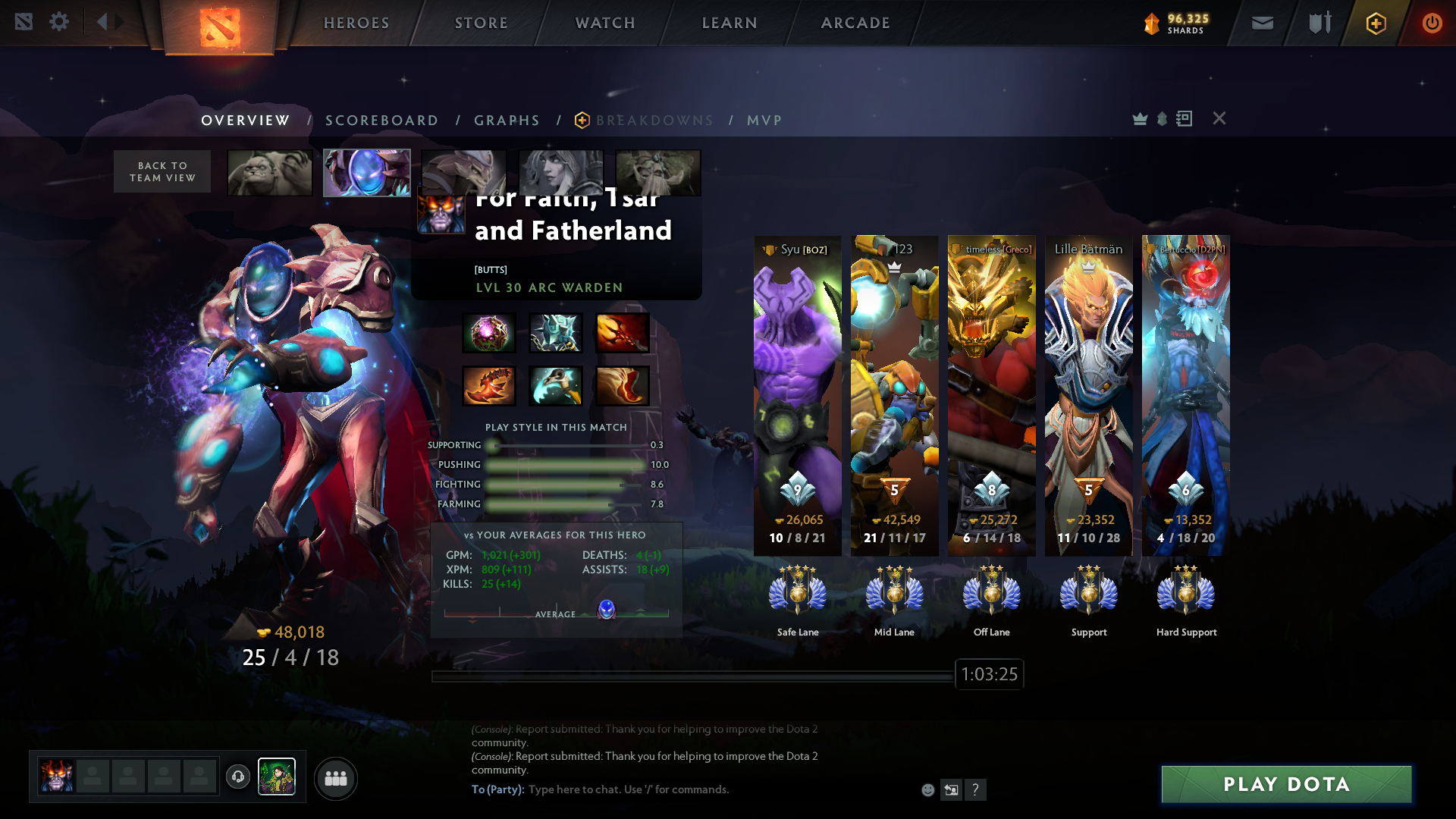Select Syu's Safe Lane hero card
The width and height of the screenshot is (1456, 819).
(797, 394)
